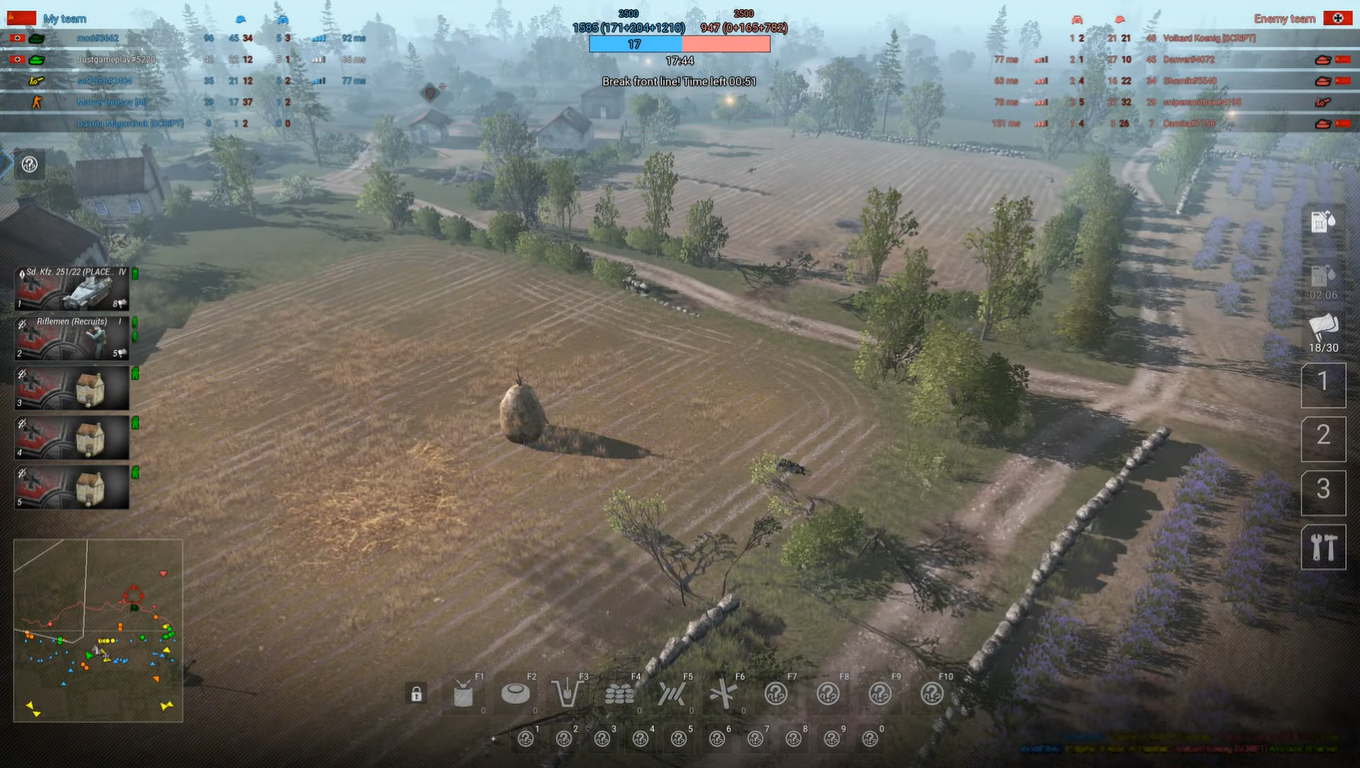1360x768 pixels.
Task: Select the barbed wire obstacle icon (F5)
Action: point(672,693)
